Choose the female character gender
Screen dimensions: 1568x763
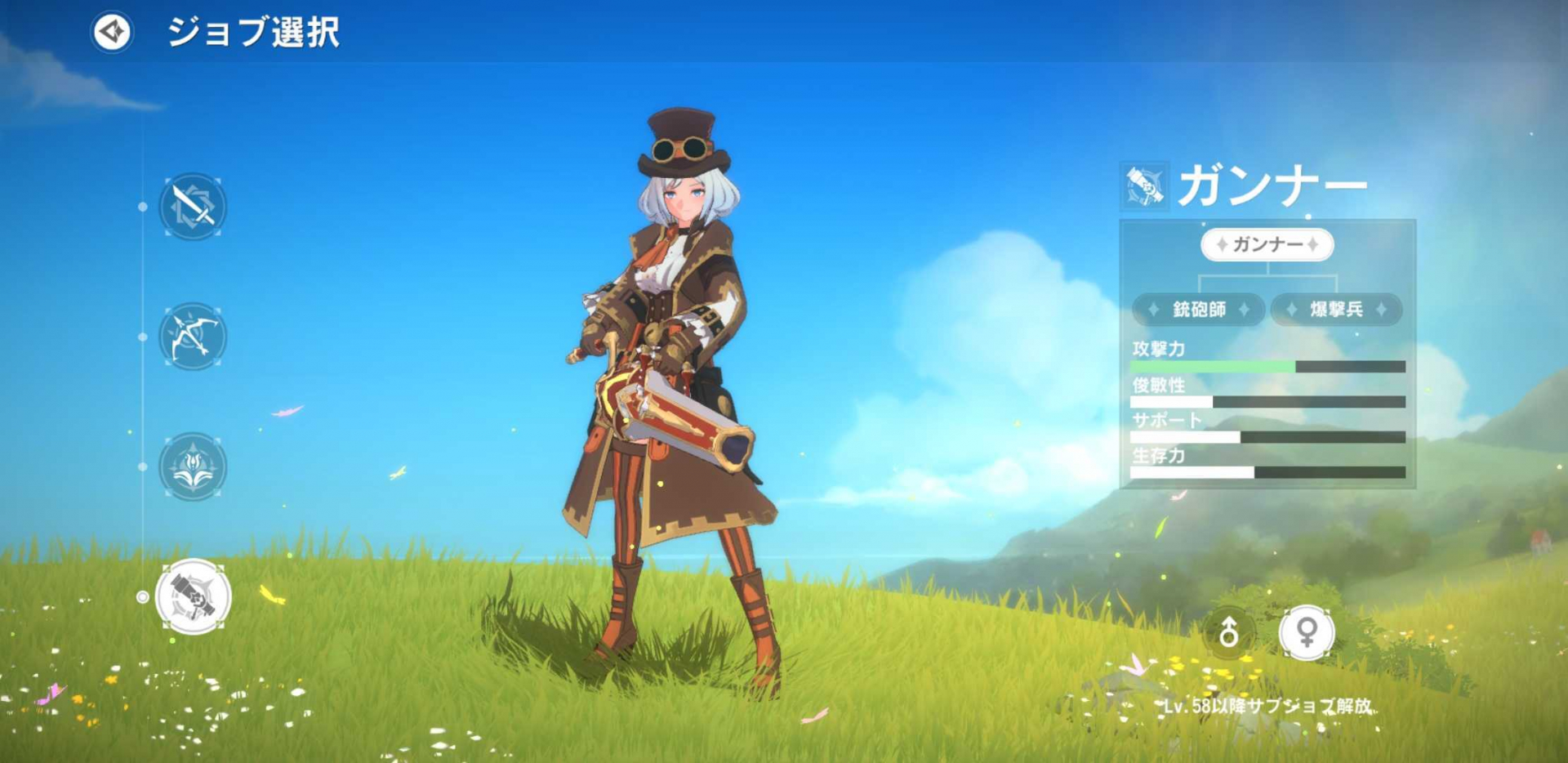(x=1306, y=632)
